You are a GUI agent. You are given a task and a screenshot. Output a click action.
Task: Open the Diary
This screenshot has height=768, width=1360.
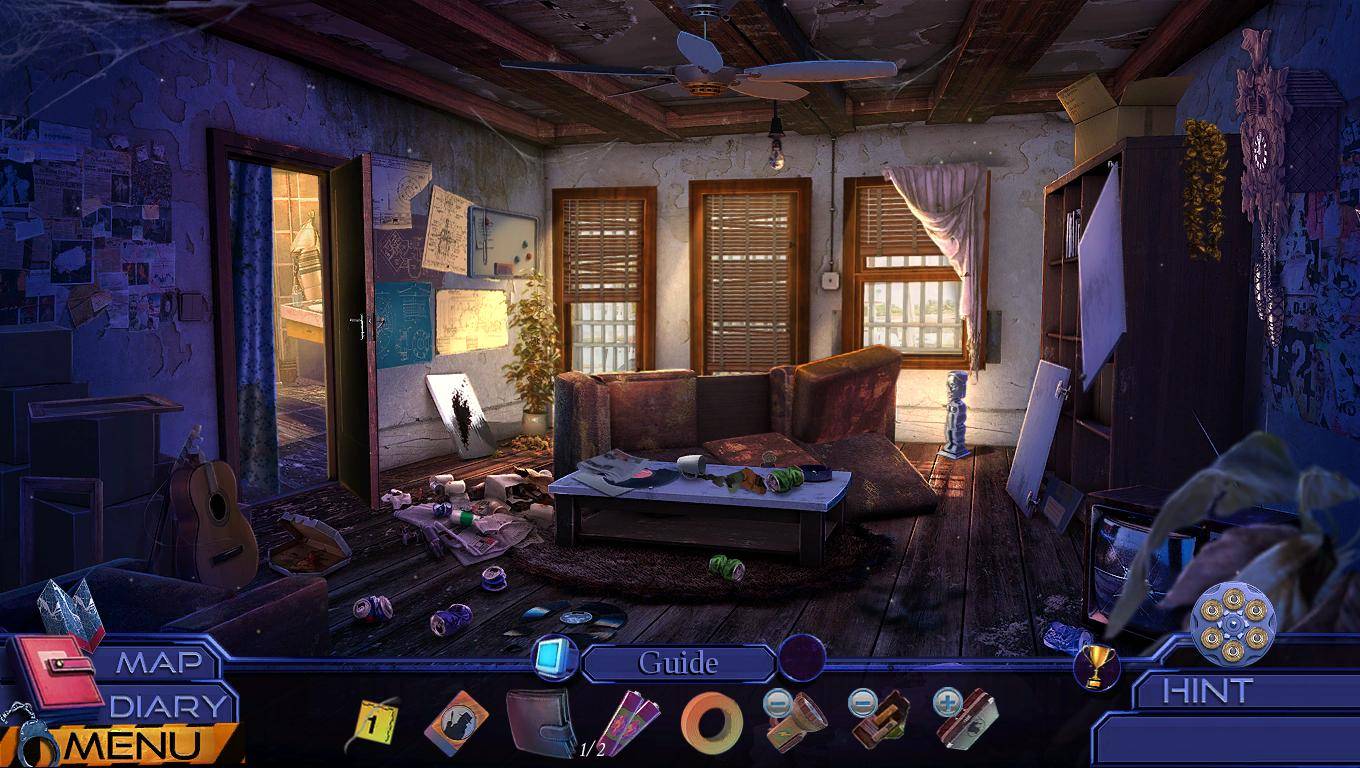coord(168,705)
